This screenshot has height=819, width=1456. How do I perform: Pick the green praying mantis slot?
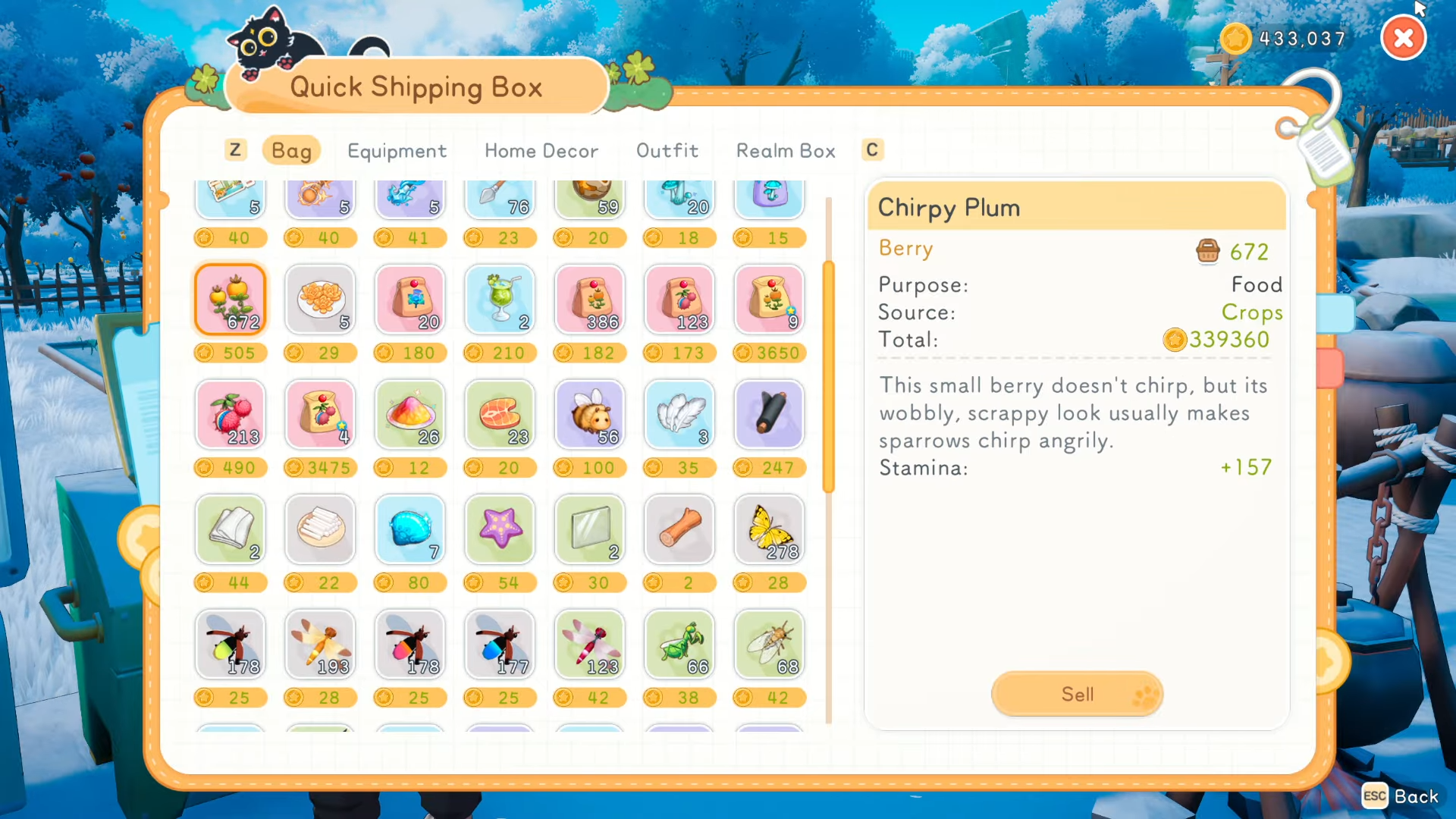pyautogui.click(x=679, y=645)
